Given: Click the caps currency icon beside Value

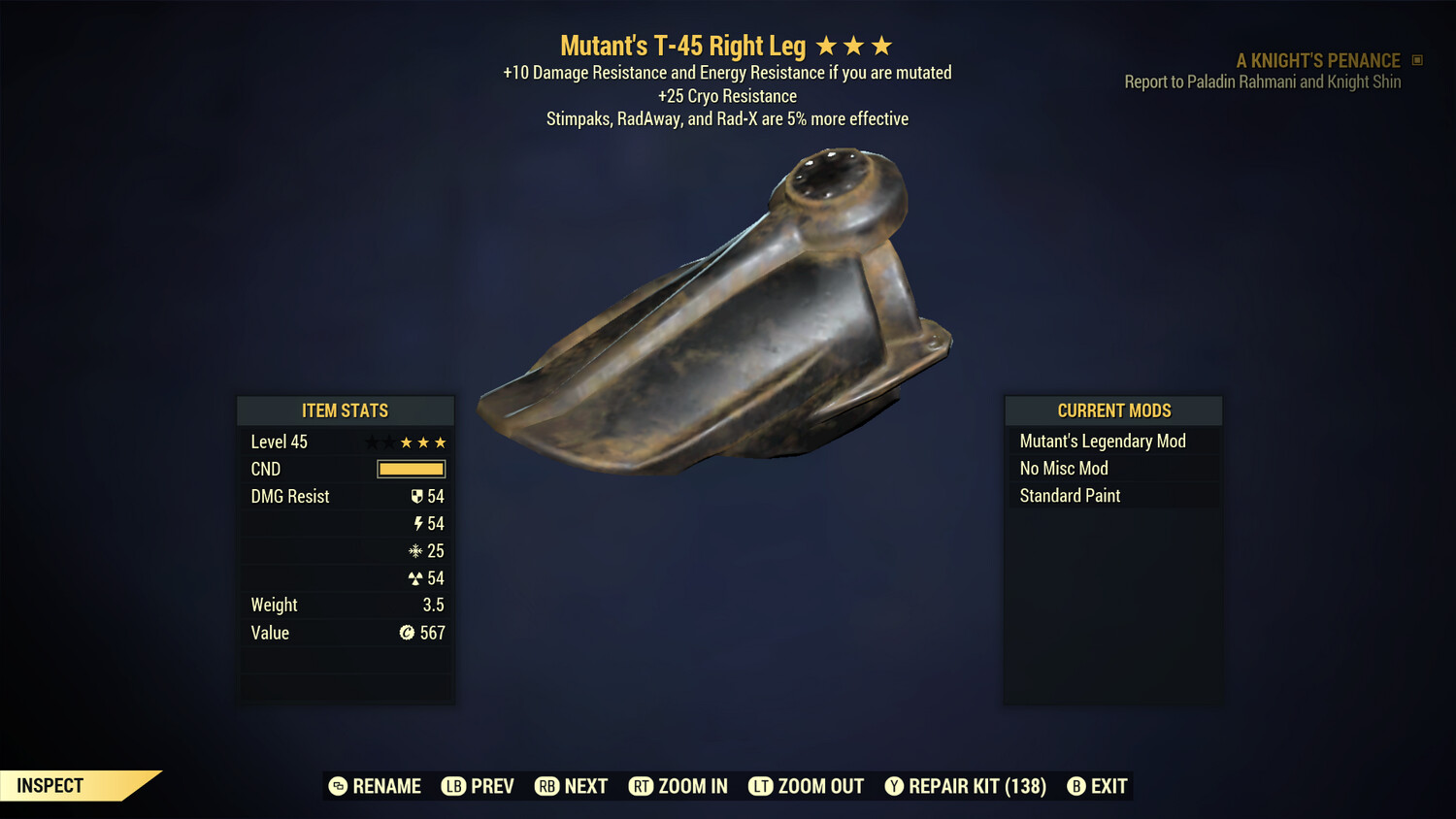Looking at the screenshot, I should 407,633.
